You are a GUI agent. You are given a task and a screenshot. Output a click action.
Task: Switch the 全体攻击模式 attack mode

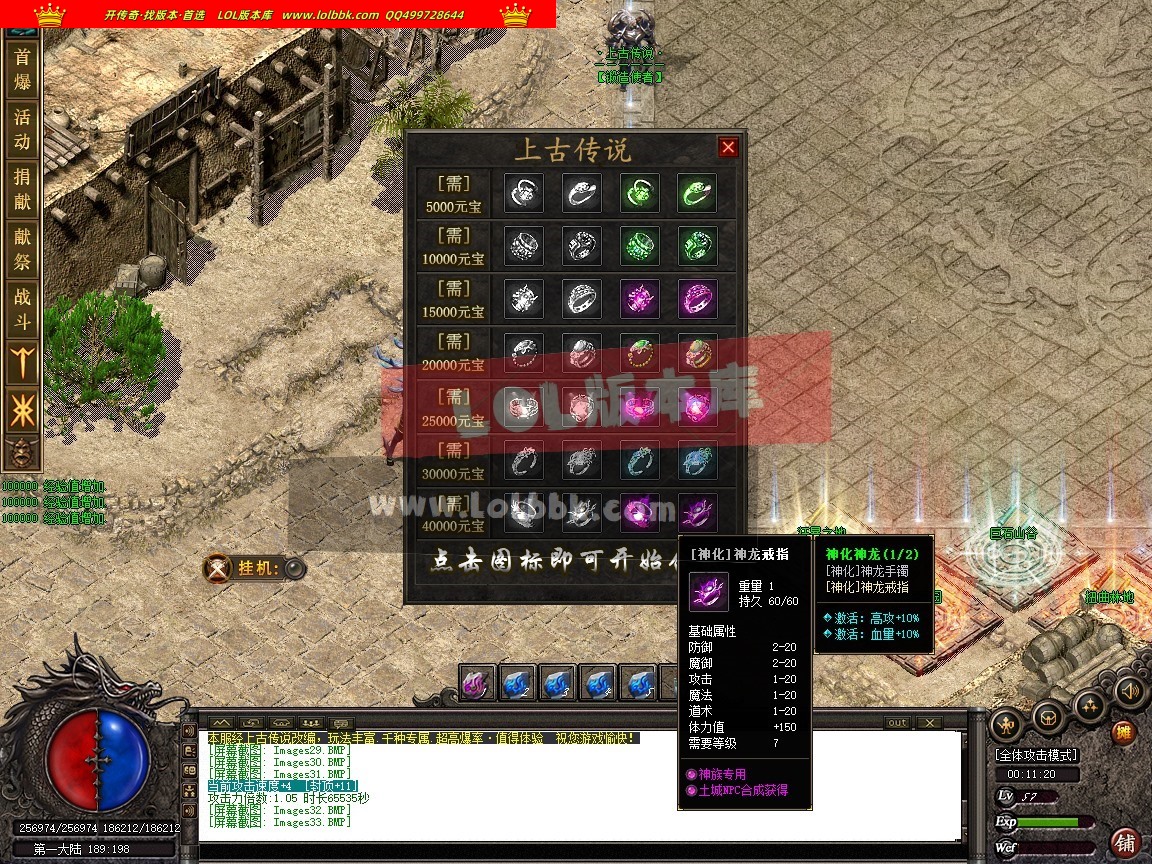coord(1036,755)
